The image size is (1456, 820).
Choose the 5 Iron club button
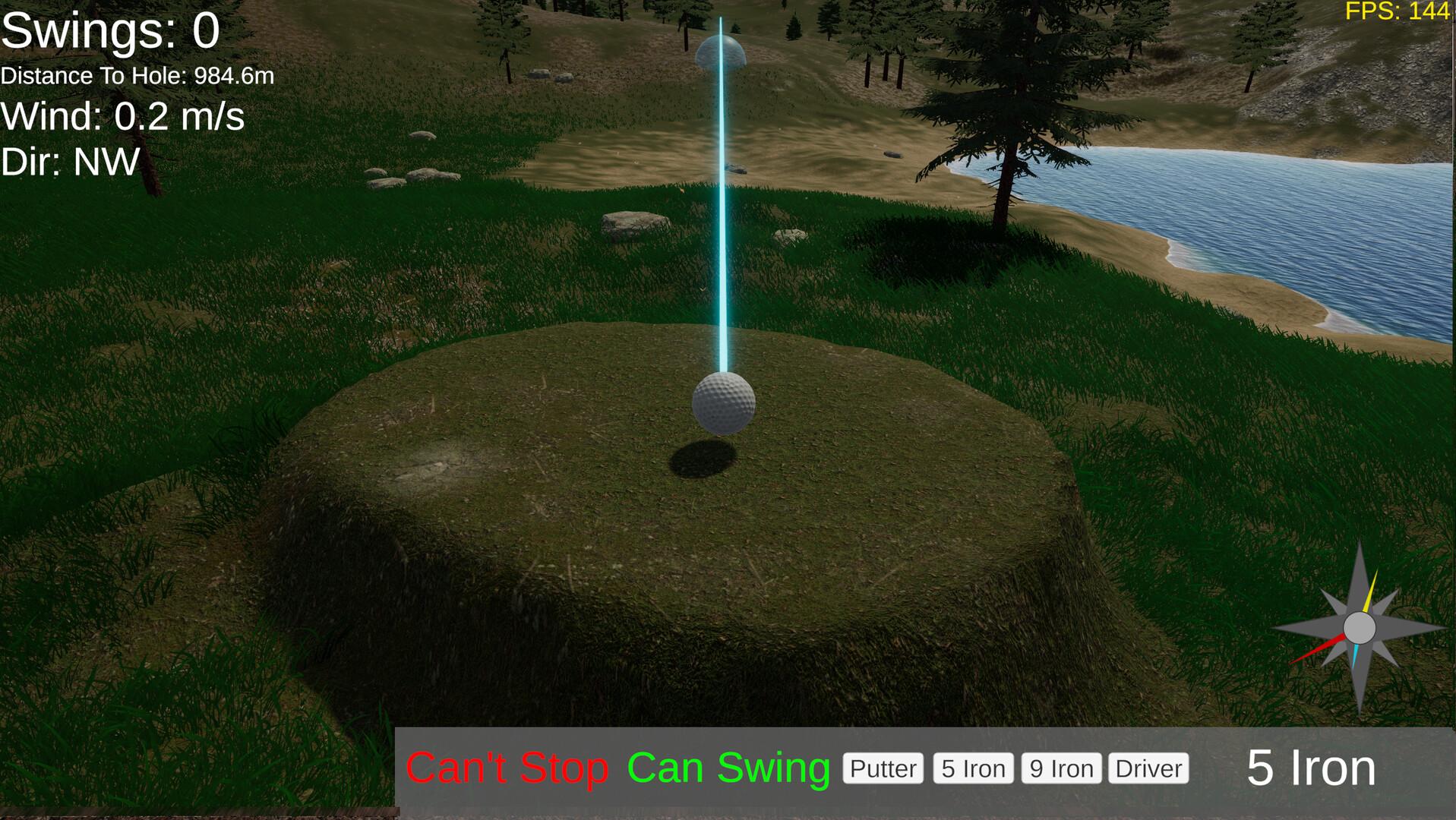[x=973, y=768]
